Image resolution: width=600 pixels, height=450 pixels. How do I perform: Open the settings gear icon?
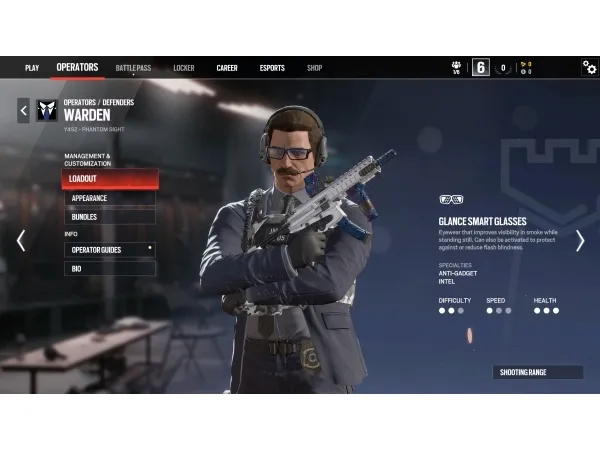[x=589, y=67]
